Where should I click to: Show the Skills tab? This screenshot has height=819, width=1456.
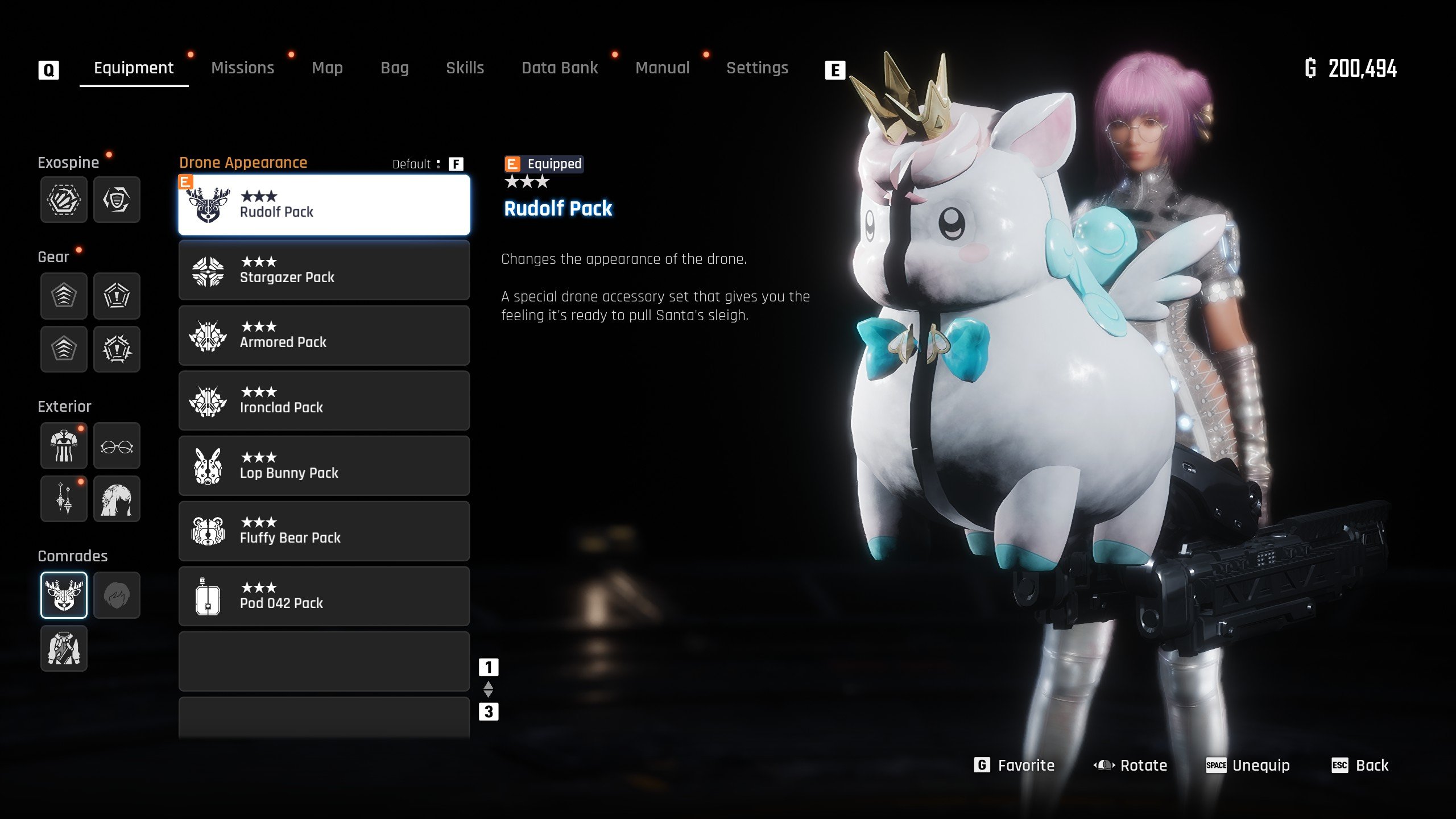[x=465, y=68]
